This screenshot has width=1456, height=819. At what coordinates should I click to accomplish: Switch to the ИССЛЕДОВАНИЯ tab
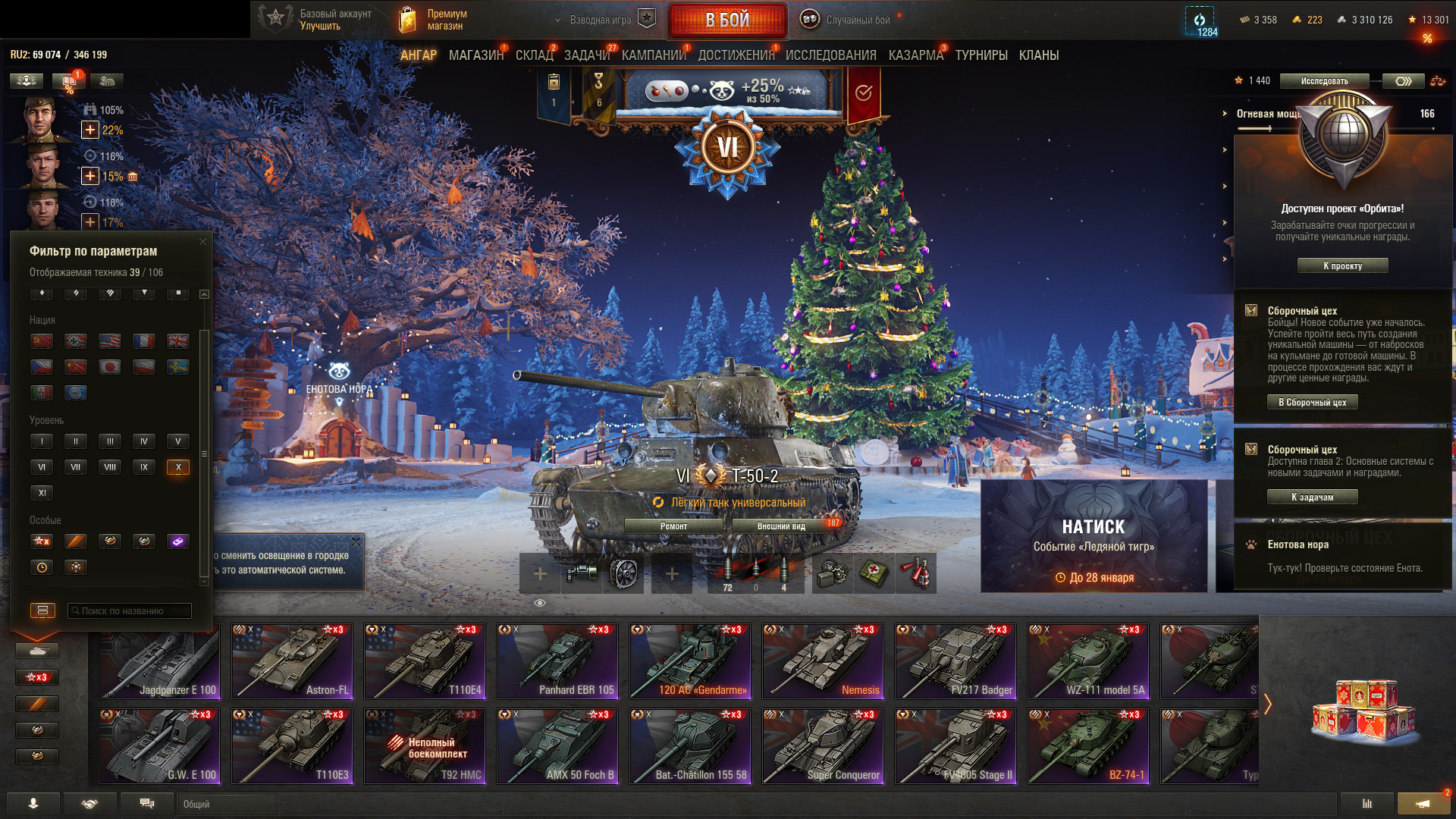[x=830, y=55]
